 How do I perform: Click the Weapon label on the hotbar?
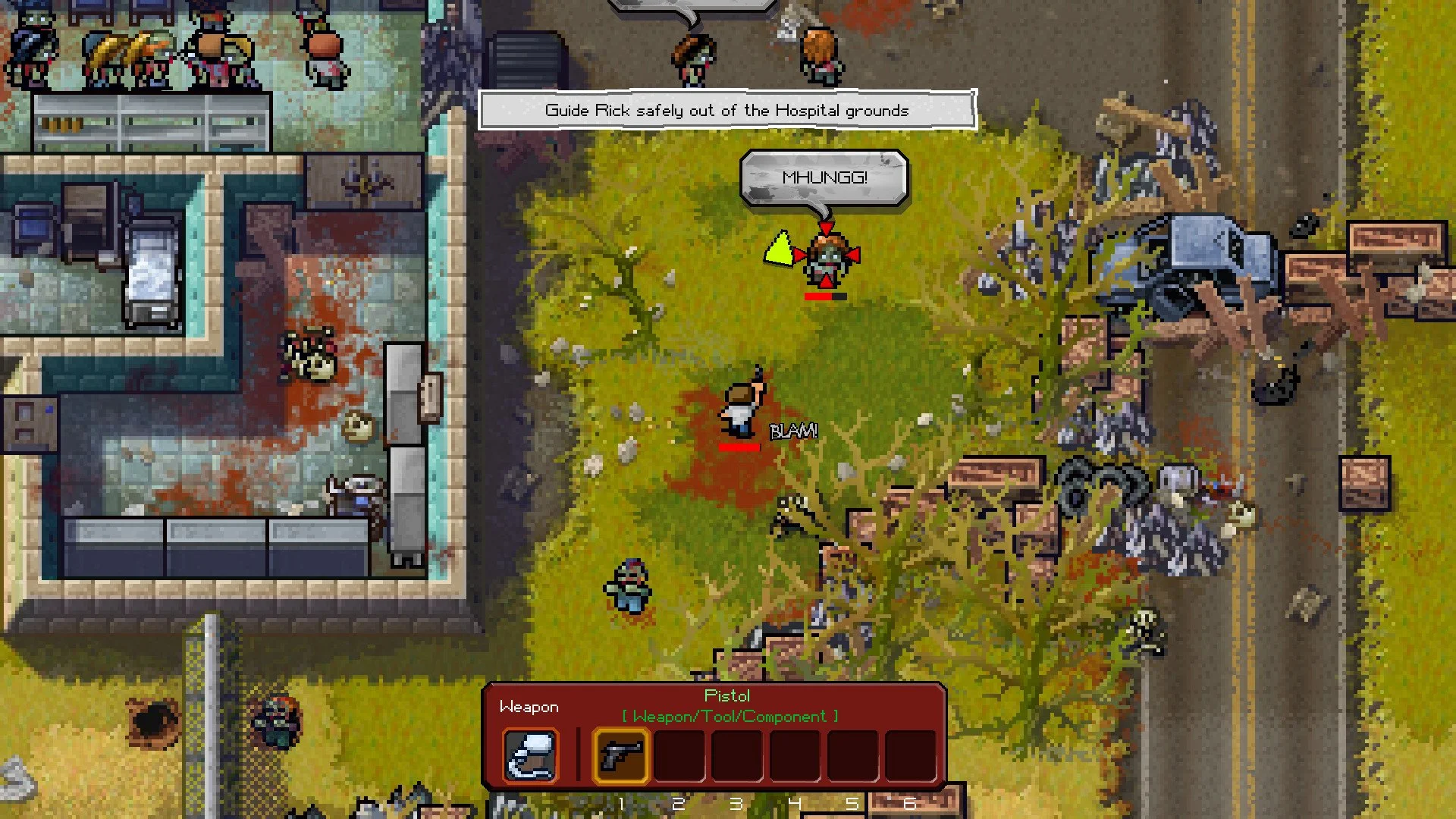click(x=529, y=706)
